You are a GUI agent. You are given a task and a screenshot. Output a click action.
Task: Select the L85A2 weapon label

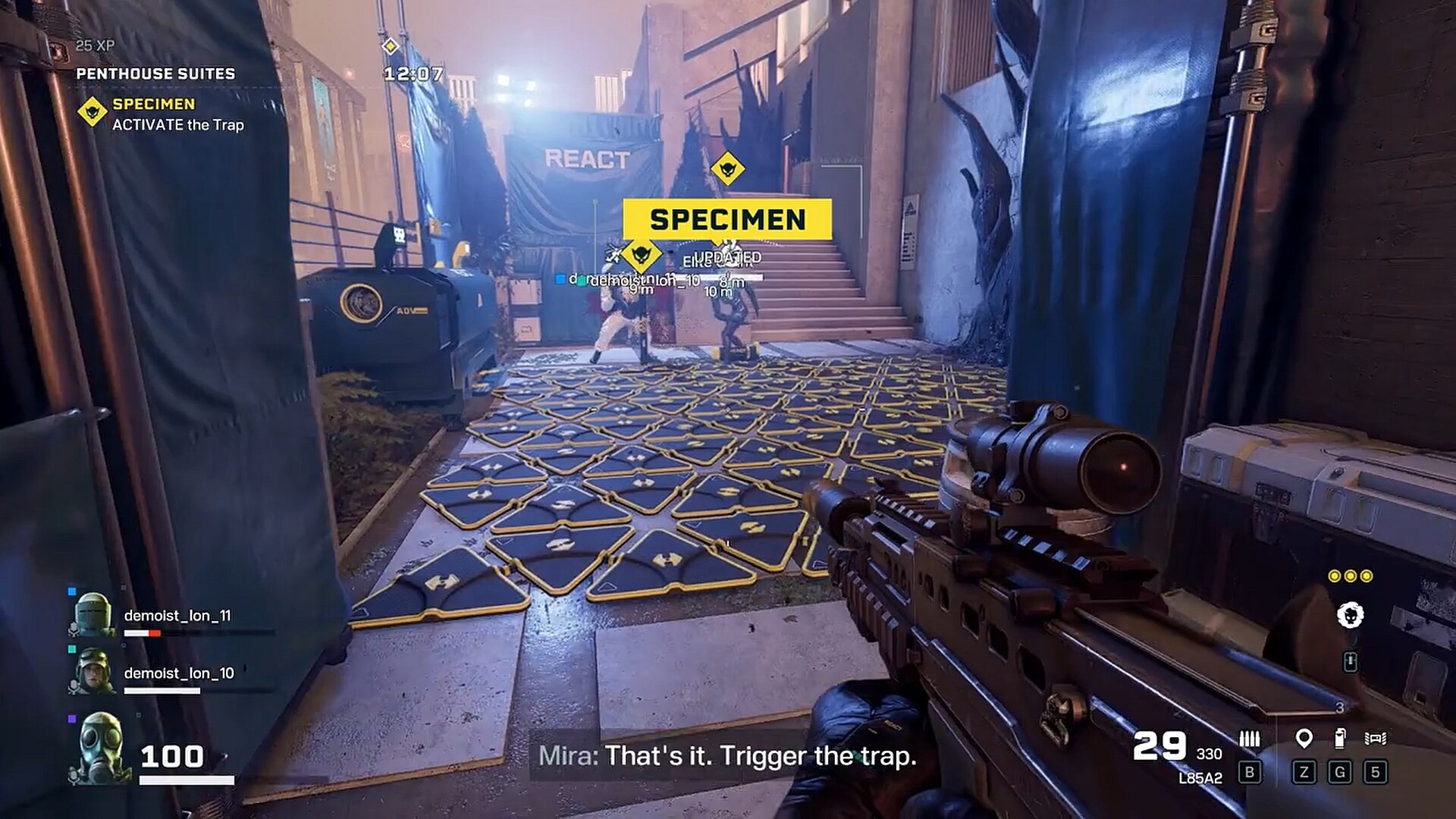1200,778
